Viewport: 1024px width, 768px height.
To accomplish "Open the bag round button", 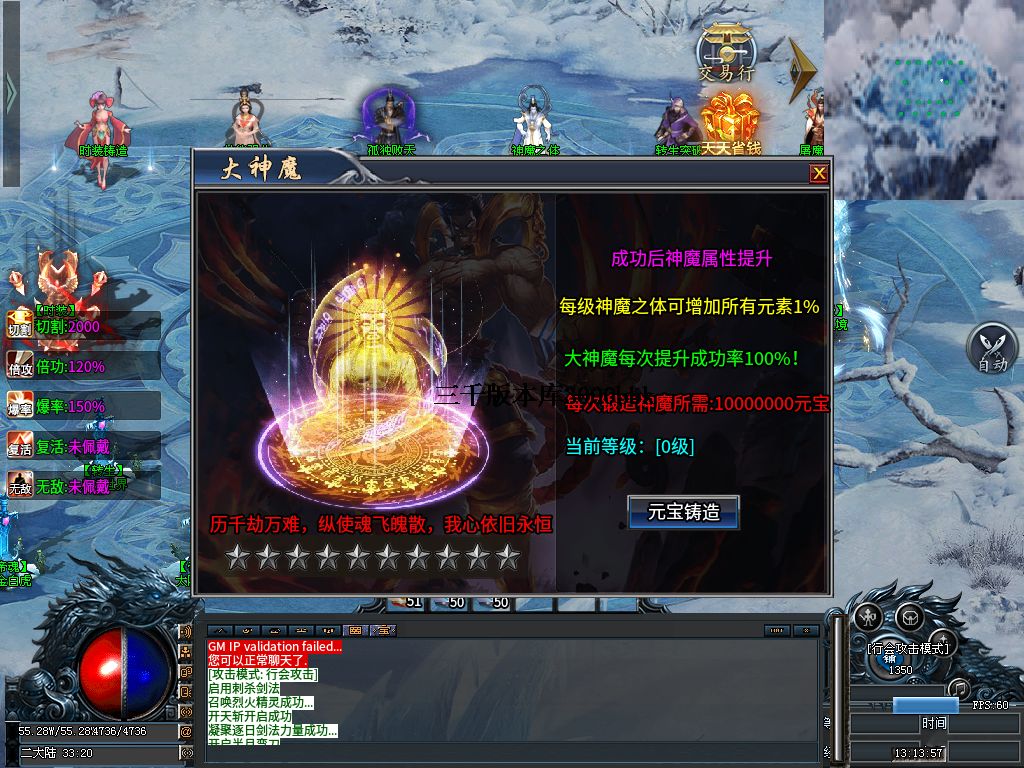I will point(908,616).
